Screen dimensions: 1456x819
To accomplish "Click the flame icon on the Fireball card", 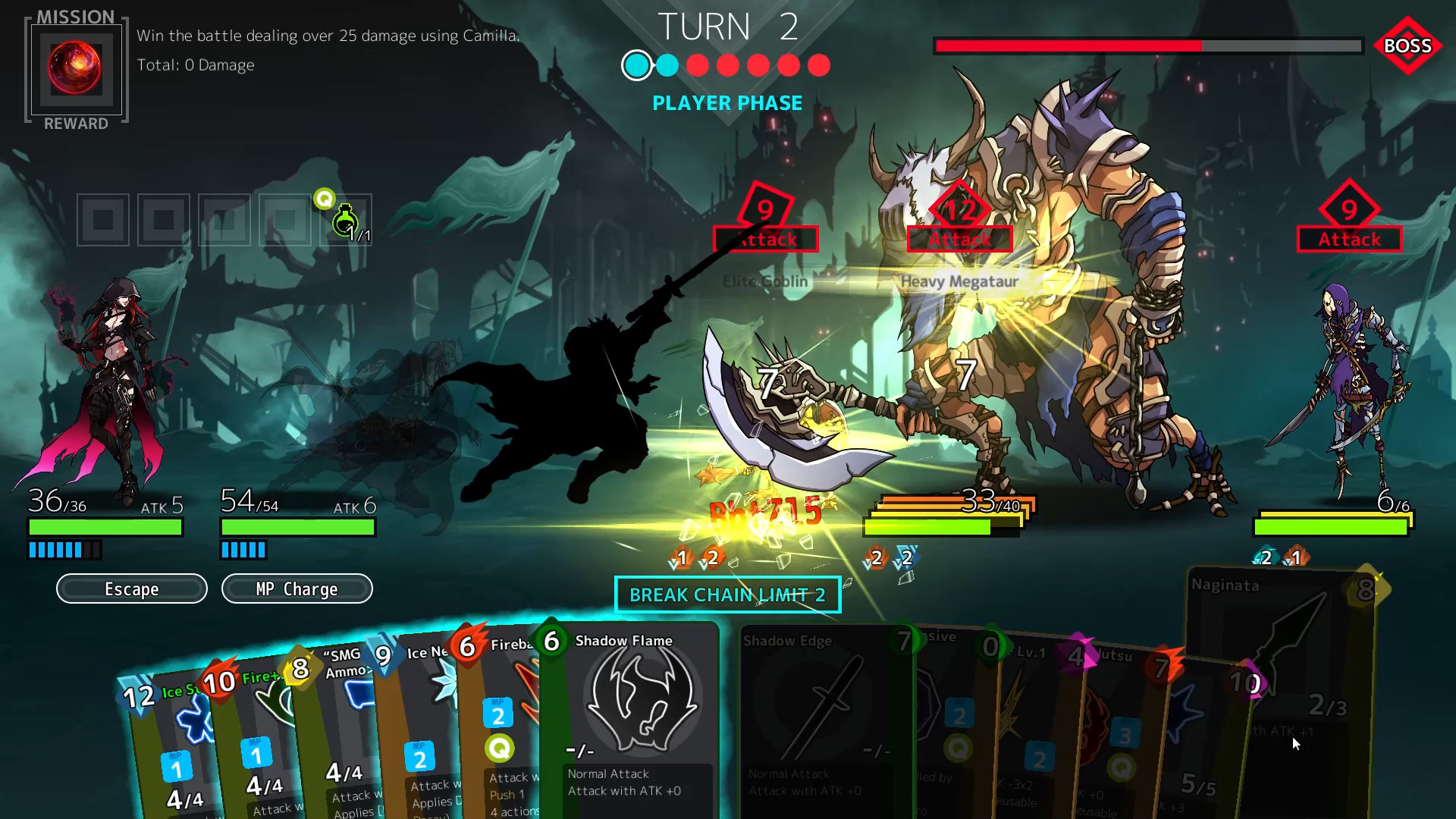I will pos(468,645).
